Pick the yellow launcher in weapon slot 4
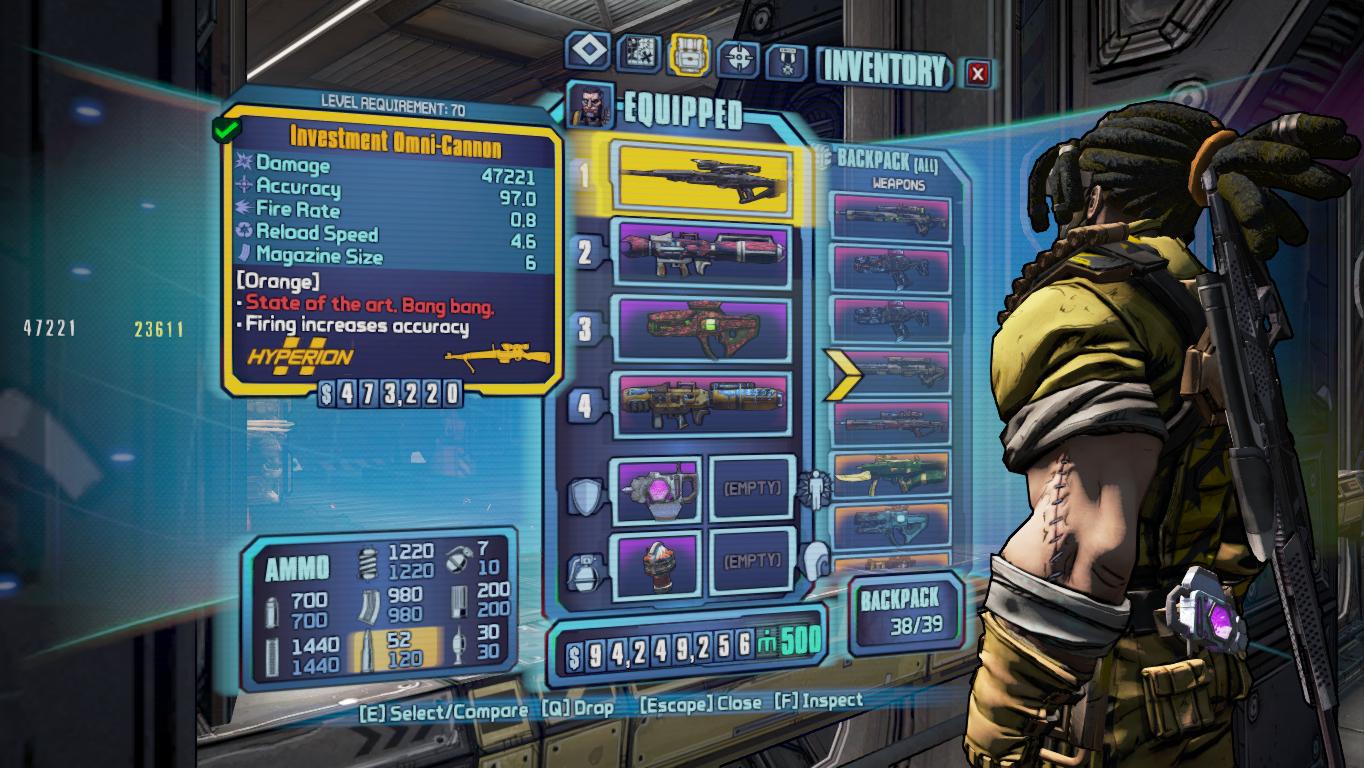Screen dimensions: 1364x768 (x=705, y=403)
